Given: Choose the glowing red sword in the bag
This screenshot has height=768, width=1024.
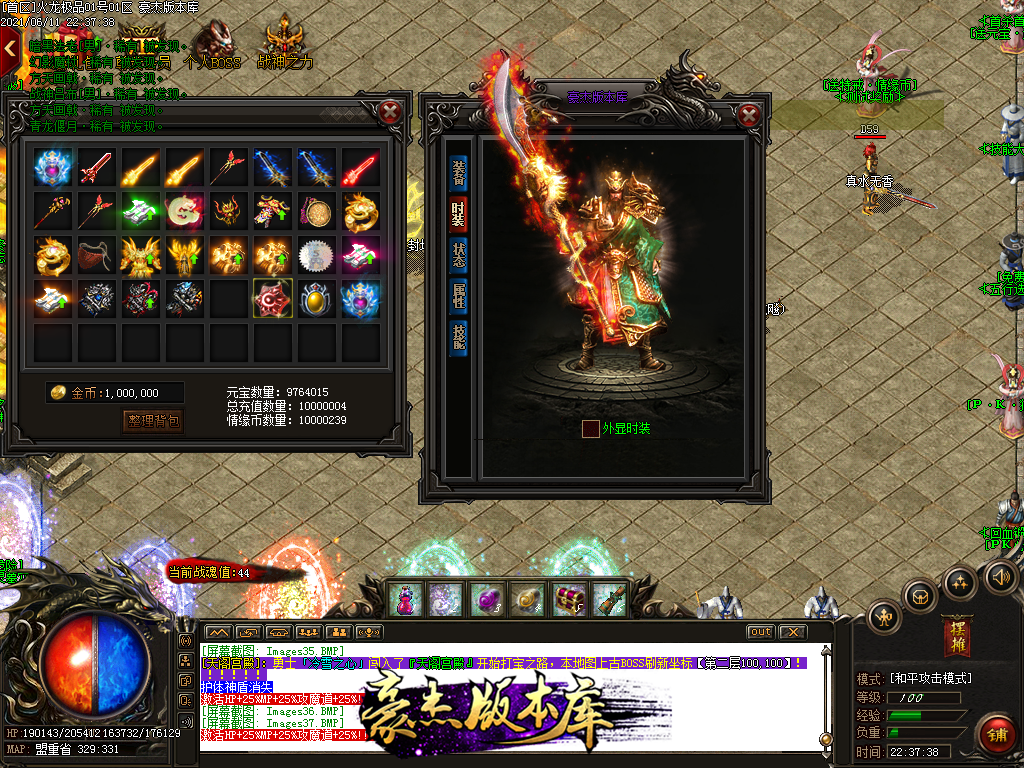Looking at the screenshot, I should click(x=360, y=168).
